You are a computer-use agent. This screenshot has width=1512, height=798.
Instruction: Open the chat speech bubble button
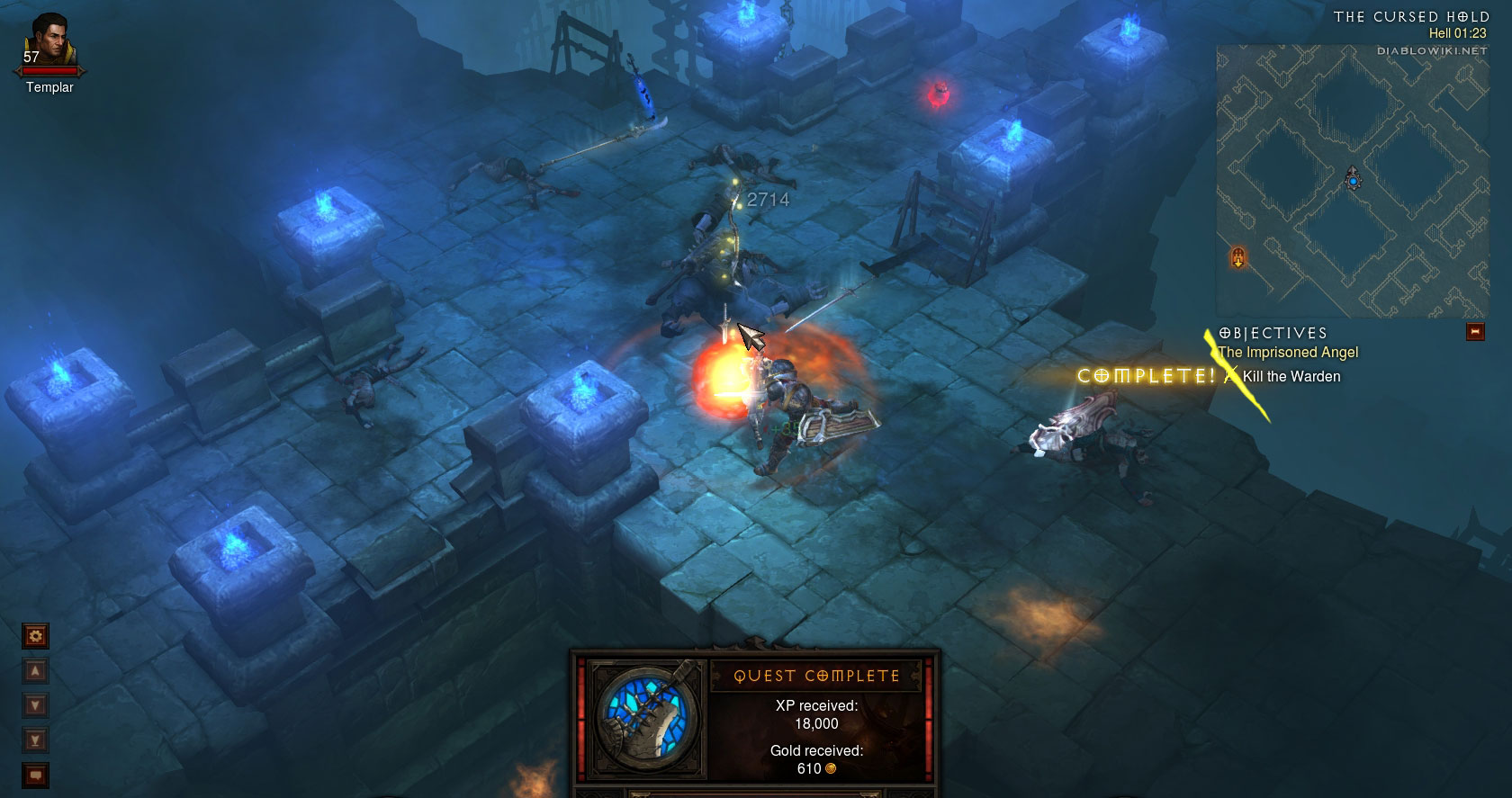coord(35,775)
